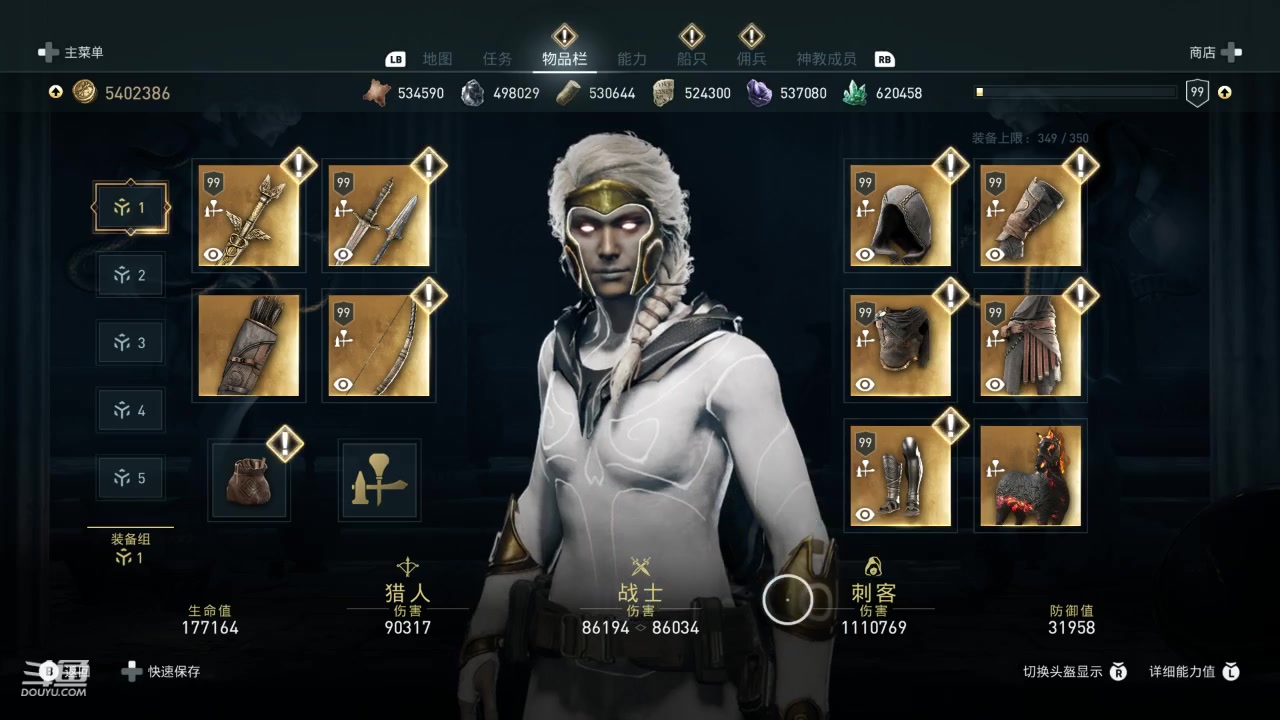
Task: Choose the hood head armor slot
Action: [901, 216]
